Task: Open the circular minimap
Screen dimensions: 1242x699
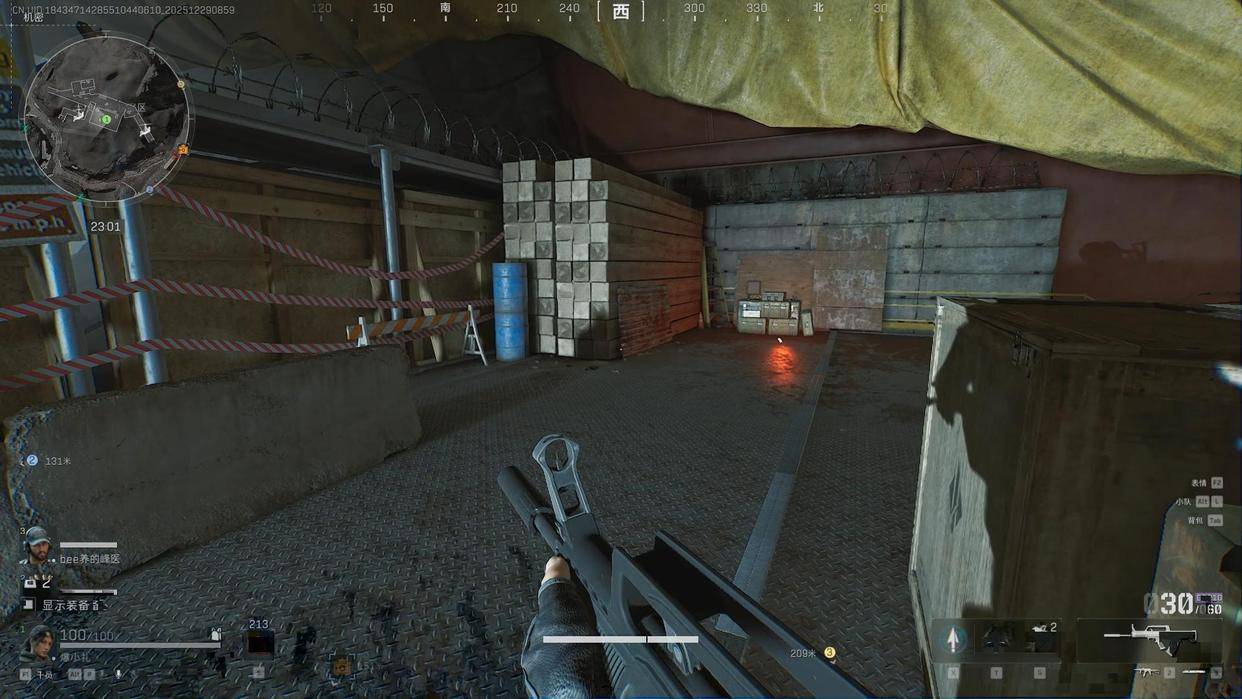Action: coord(106,118)
